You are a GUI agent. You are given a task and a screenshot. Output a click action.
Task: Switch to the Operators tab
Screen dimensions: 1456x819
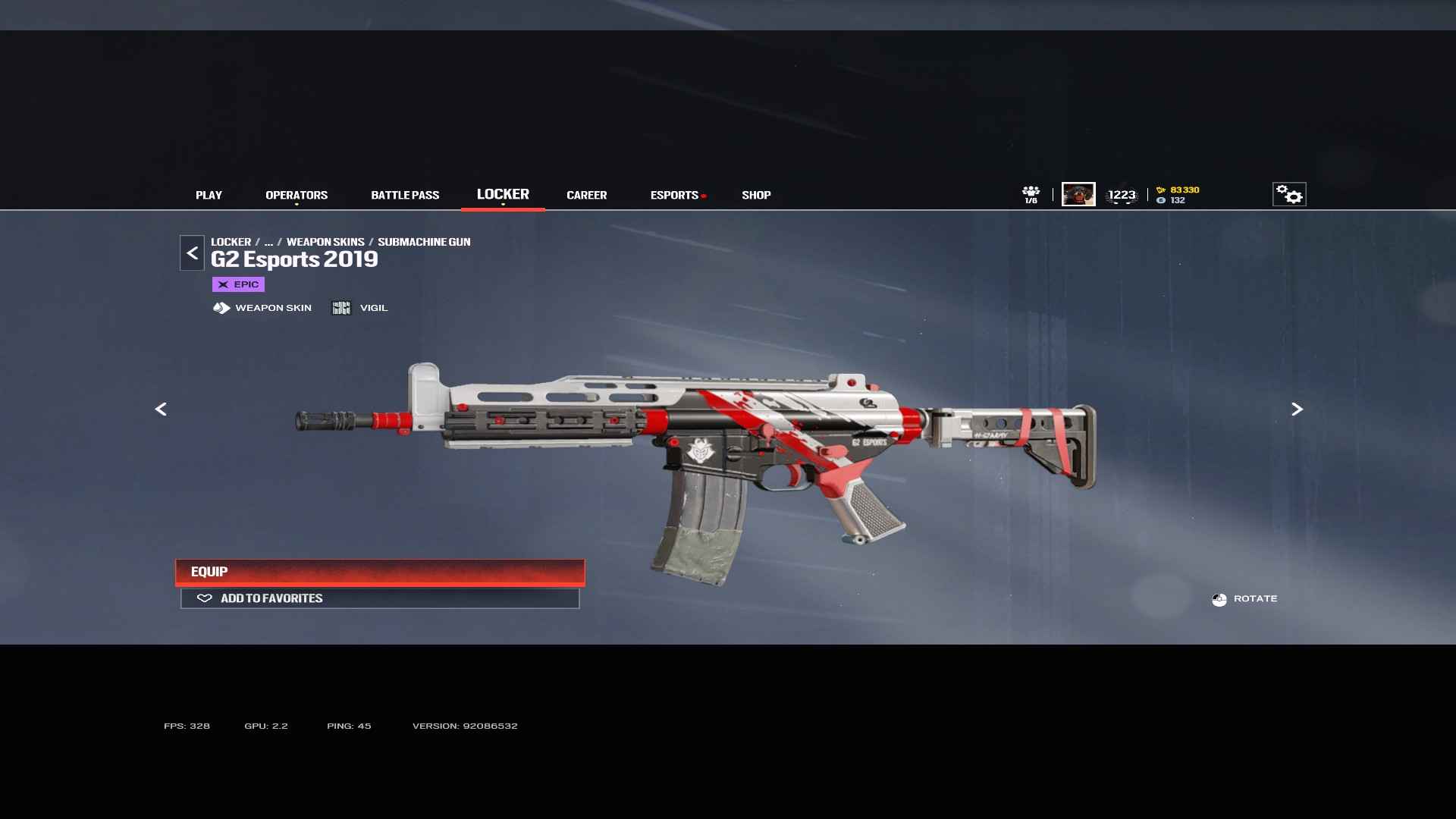click(297, 195)
